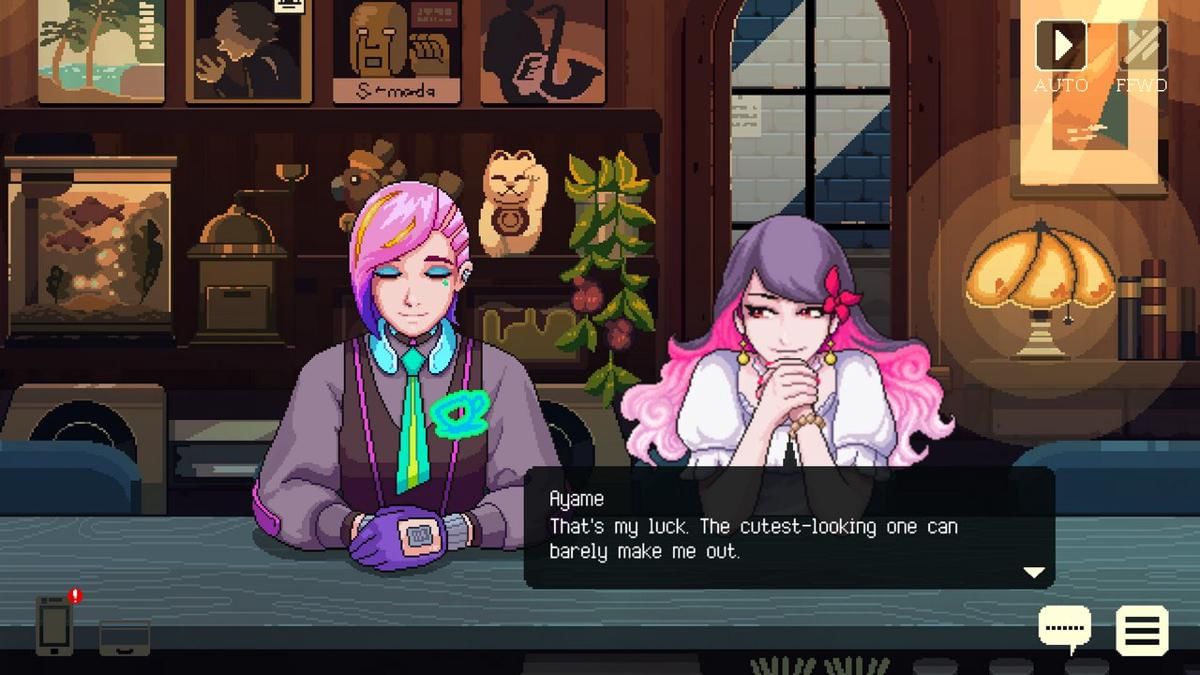1200x675 pixels.
Task: Open the hamburger menu
Action: pyautogui.click(x=1142, y=630)
